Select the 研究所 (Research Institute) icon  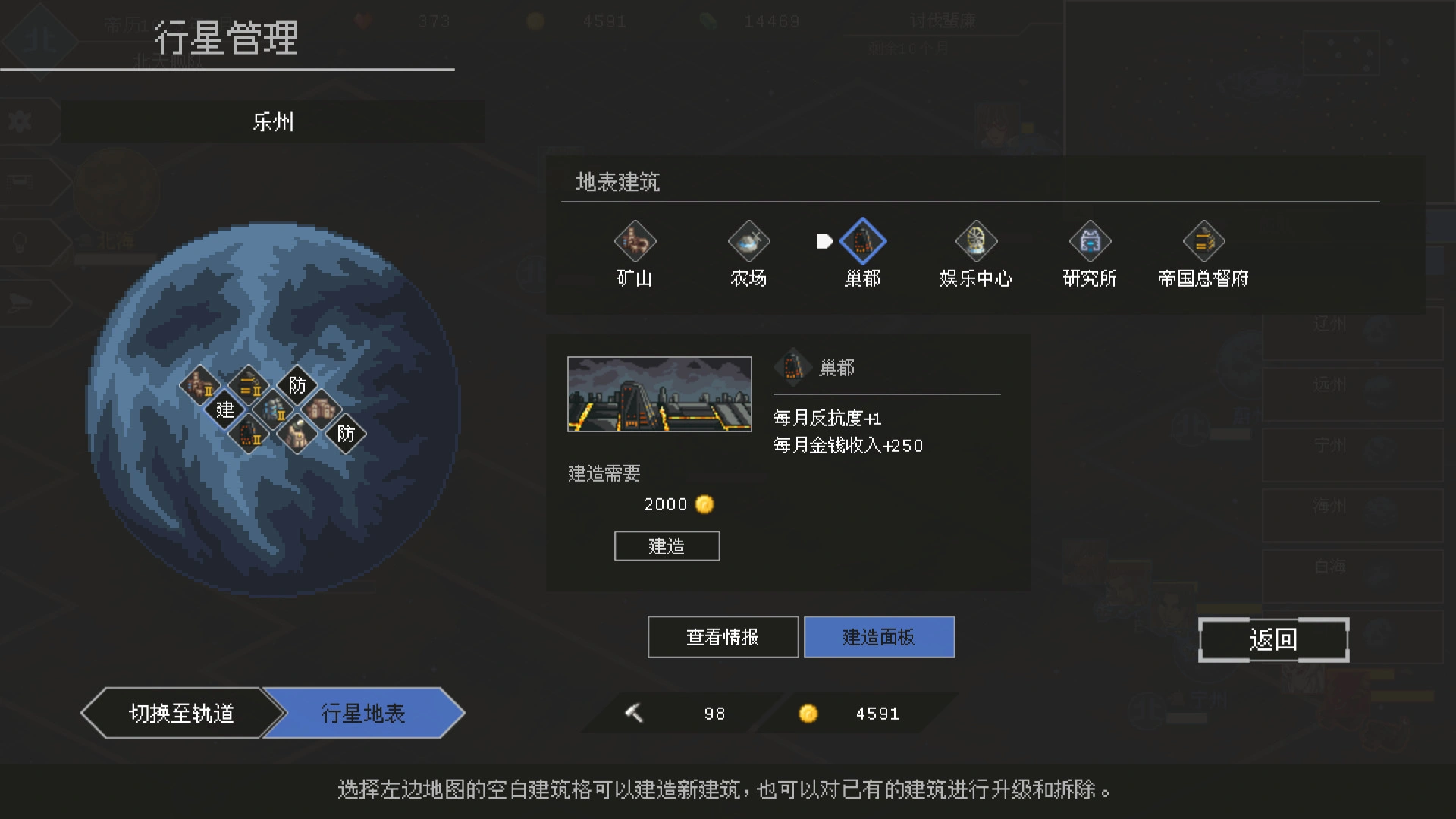tap(1089, 241)
